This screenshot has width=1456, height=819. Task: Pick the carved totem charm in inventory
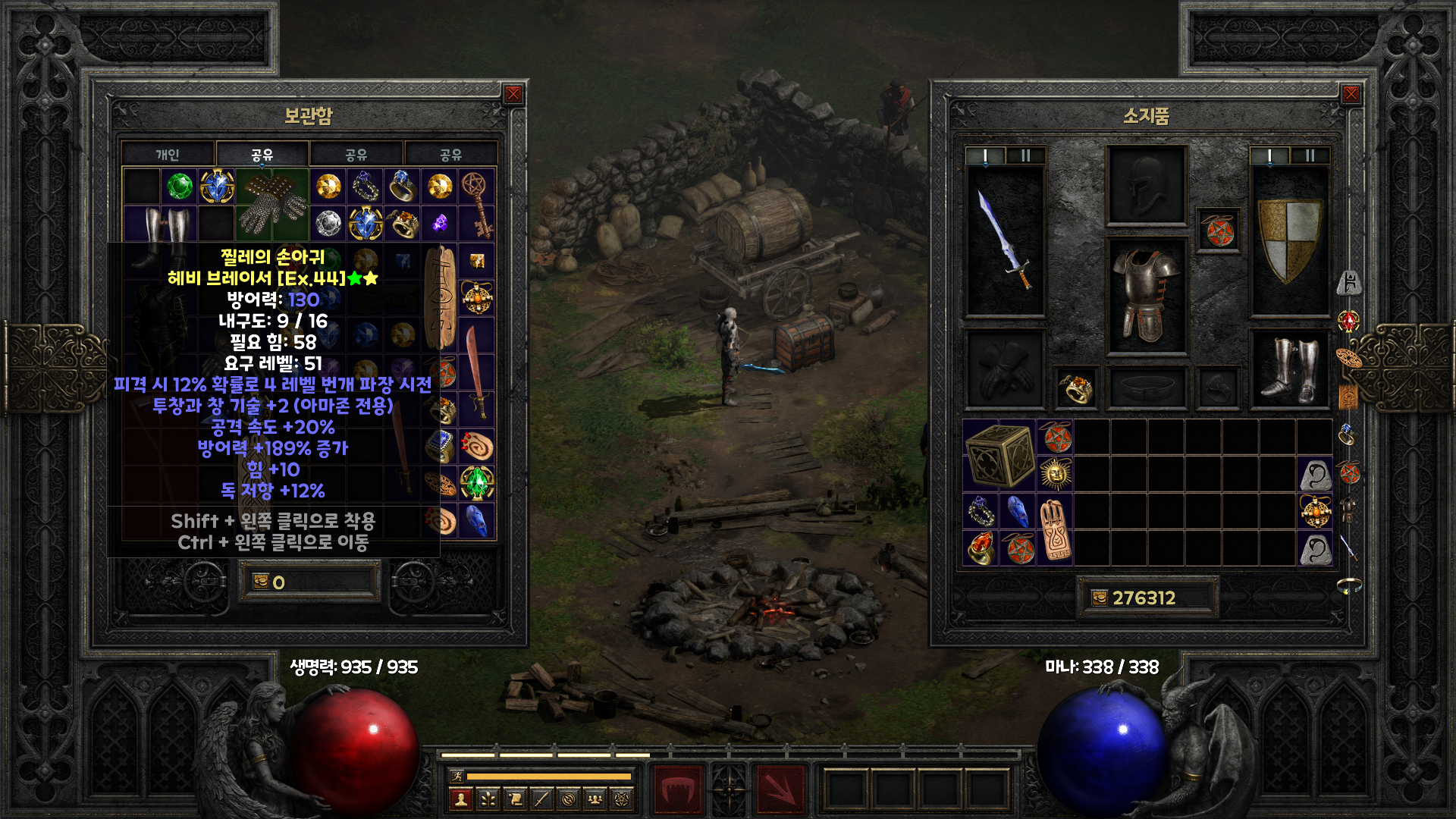coord(1055,530)
